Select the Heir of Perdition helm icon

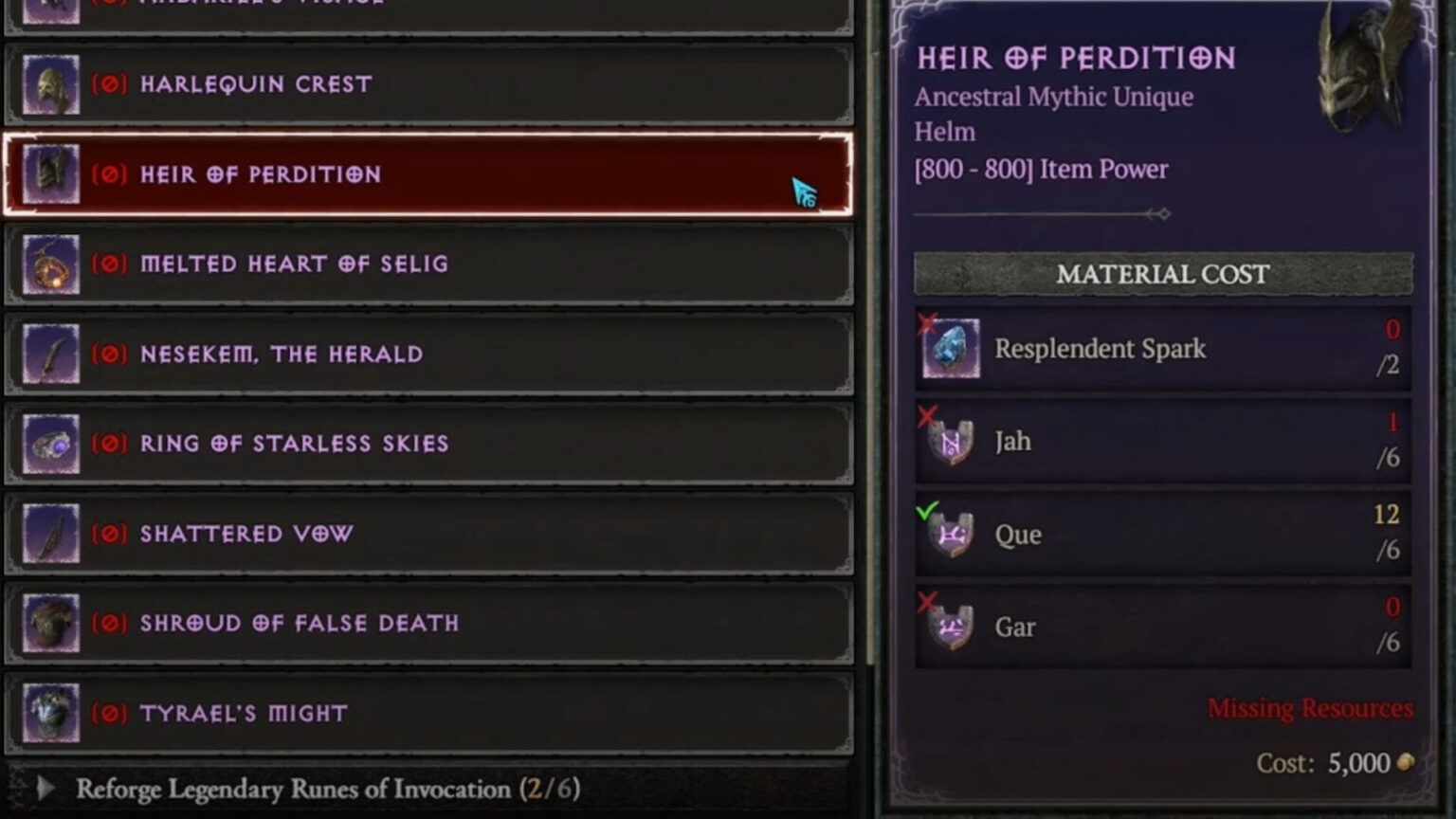pos(49,174)
